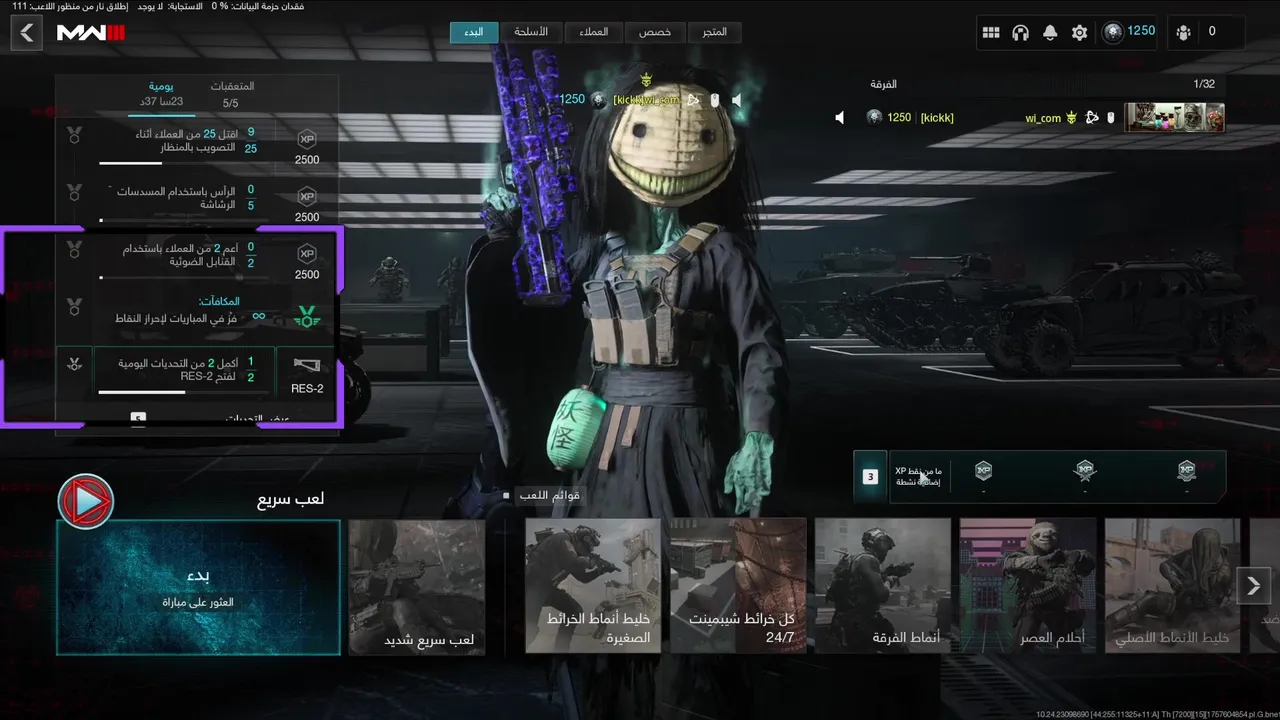Open the gear settings icon
Viewport: 1280px width, 720px height.
coord(1079,33)
